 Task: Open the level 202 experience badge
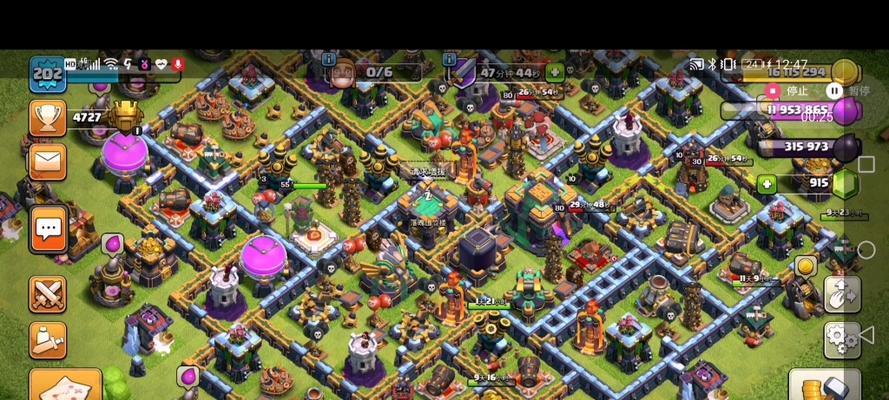[x=47, y=75]
